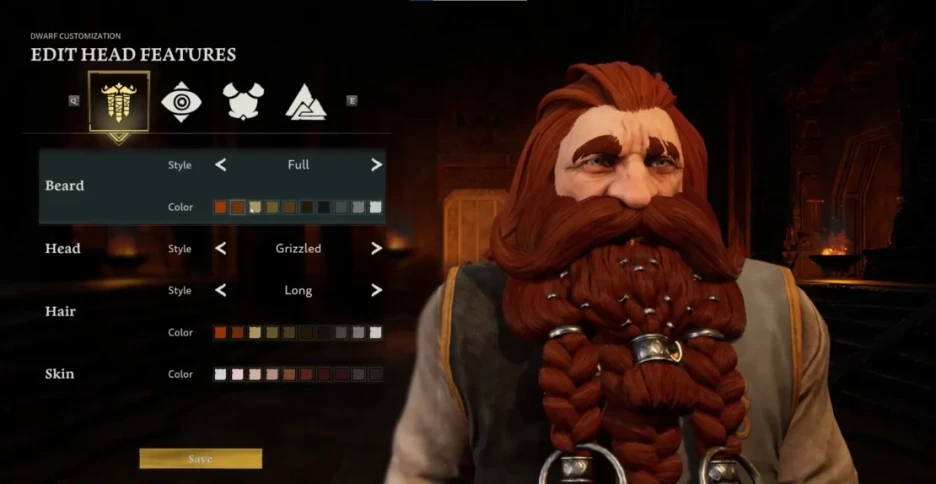Image resolution: width=936 pixels, height=484 pixels.
Task: Pick the white beard color swatch
Action: coord(376,207)
